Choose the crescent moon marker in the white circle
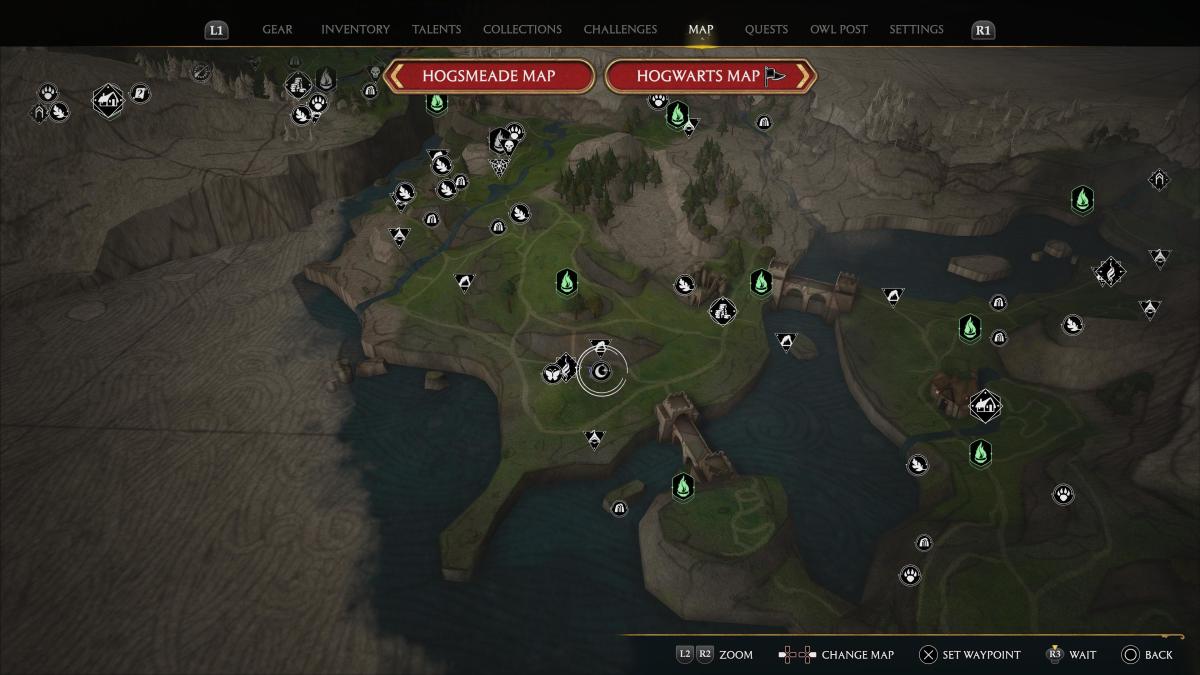1200x675 pixels. (x=601, y=373)
